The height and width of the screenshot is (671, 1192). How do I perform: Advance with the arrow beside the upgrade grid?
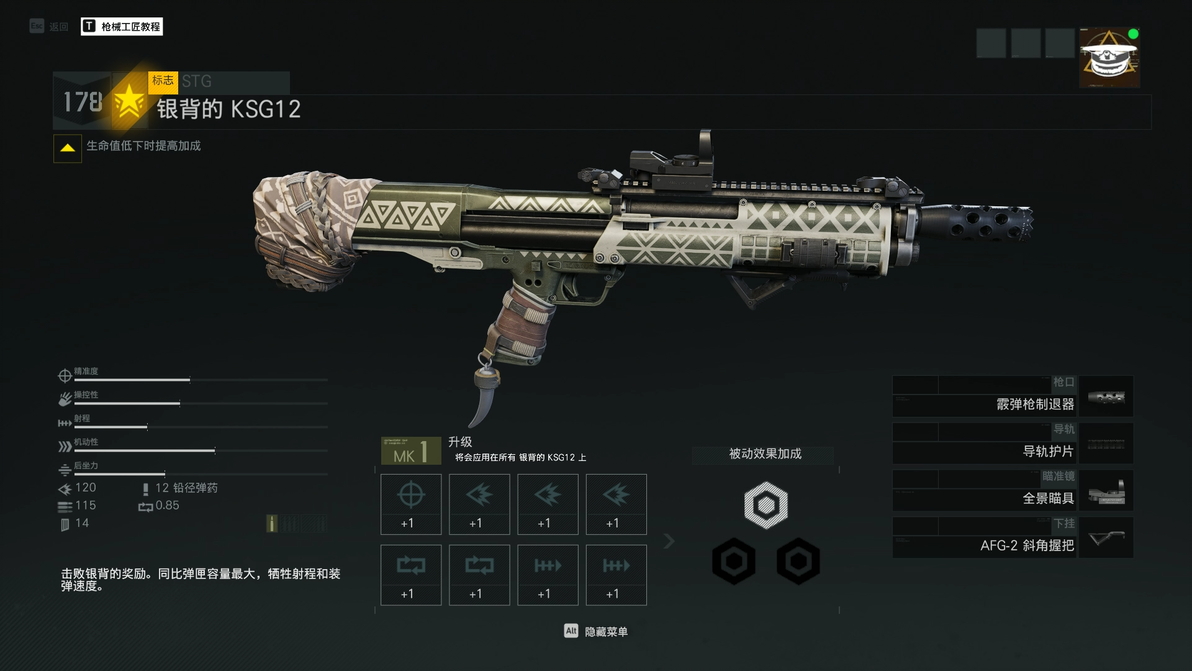669,541
